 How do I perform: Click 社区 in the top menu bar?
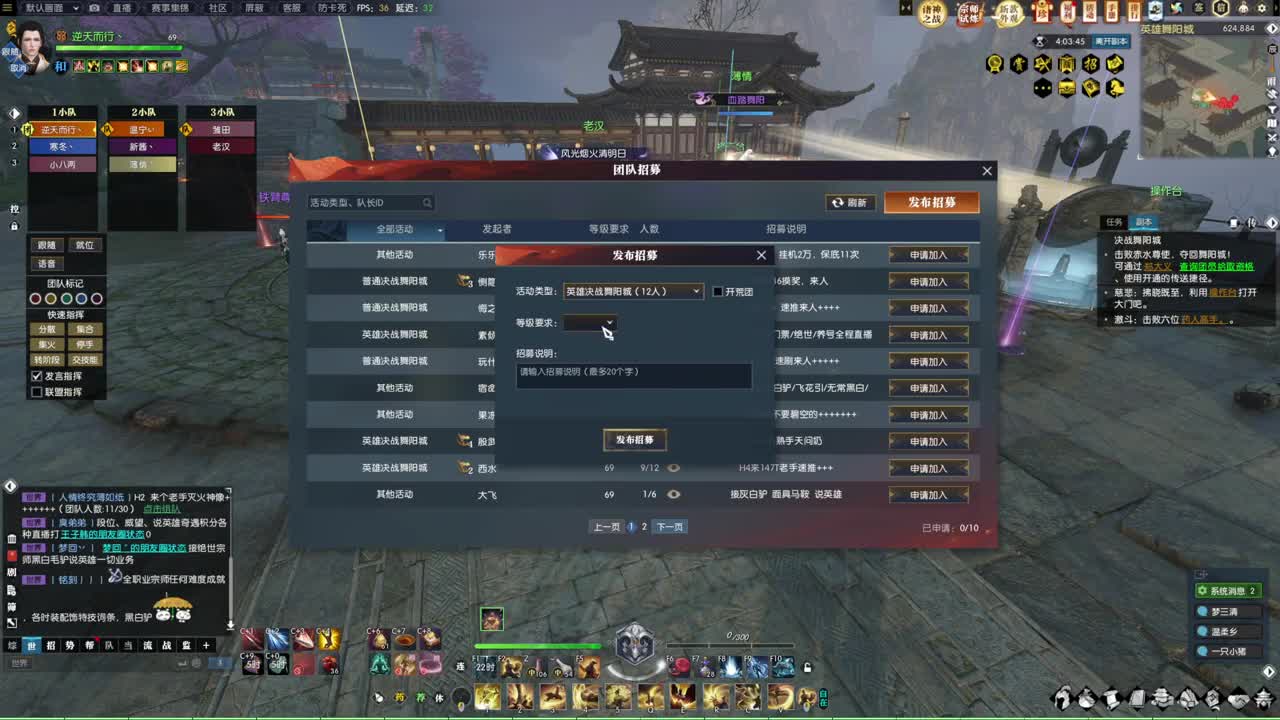[x=218, y=6]
